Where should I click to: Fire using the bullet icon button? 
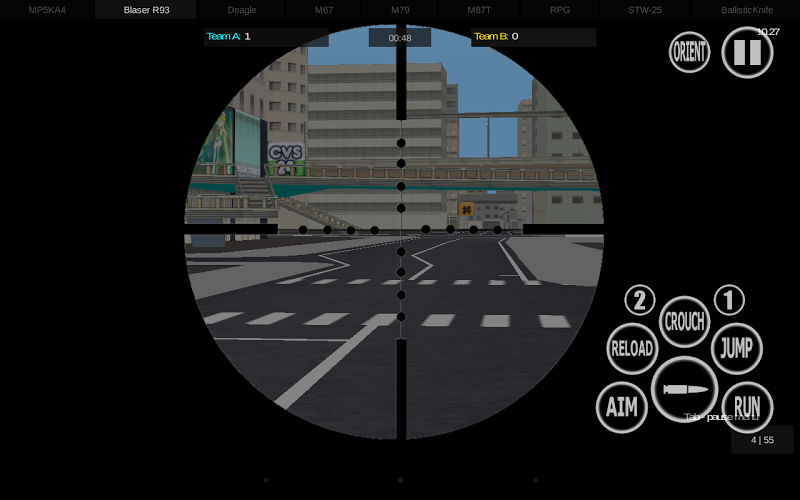pyautogui.click(x=685, y=389)
